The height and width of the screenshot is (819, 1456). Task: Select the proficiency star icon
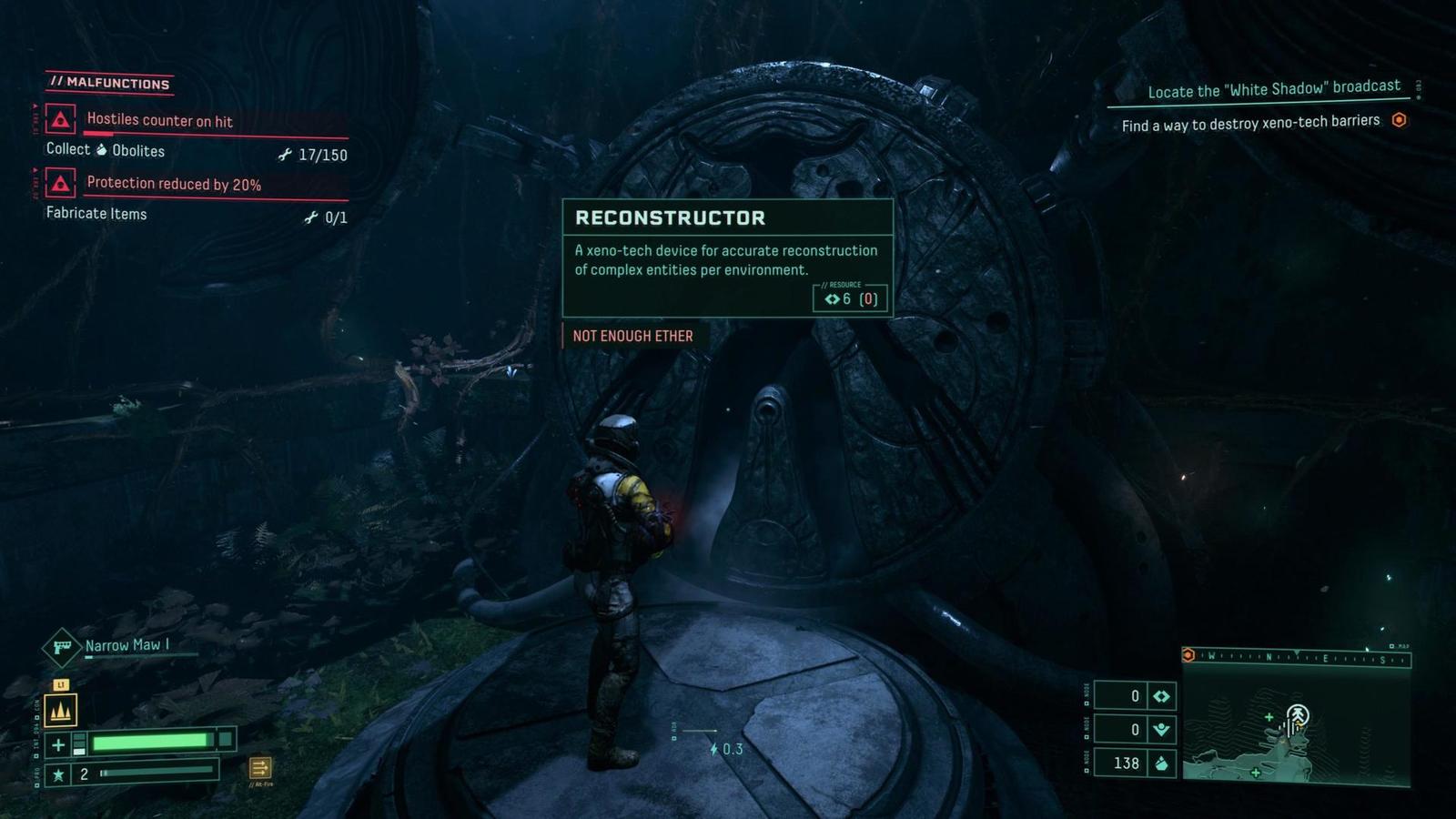(x=58, y=774)
